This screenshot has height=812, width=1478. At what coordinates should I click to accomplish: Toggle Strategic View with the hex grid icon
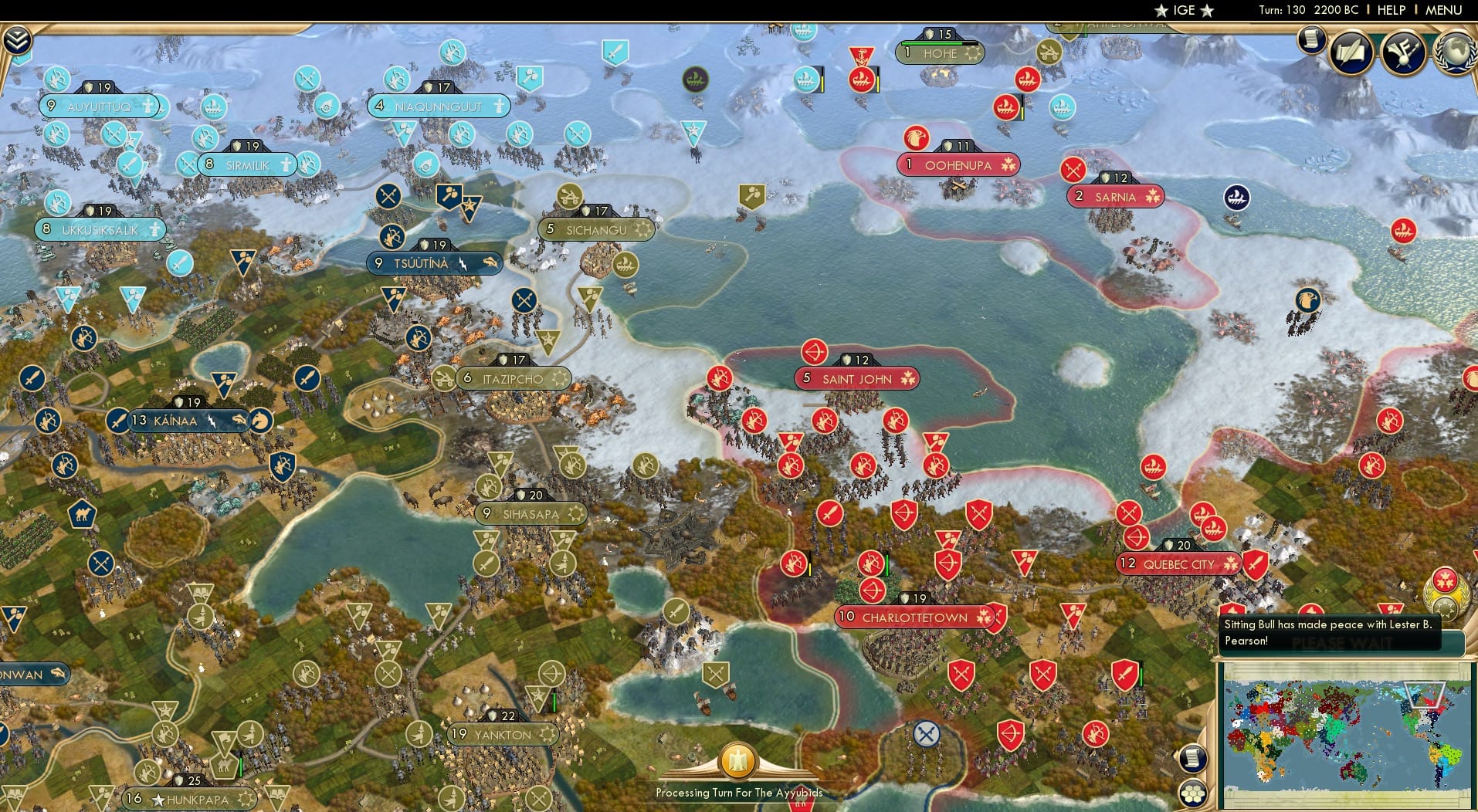(x=1192, y=791)
